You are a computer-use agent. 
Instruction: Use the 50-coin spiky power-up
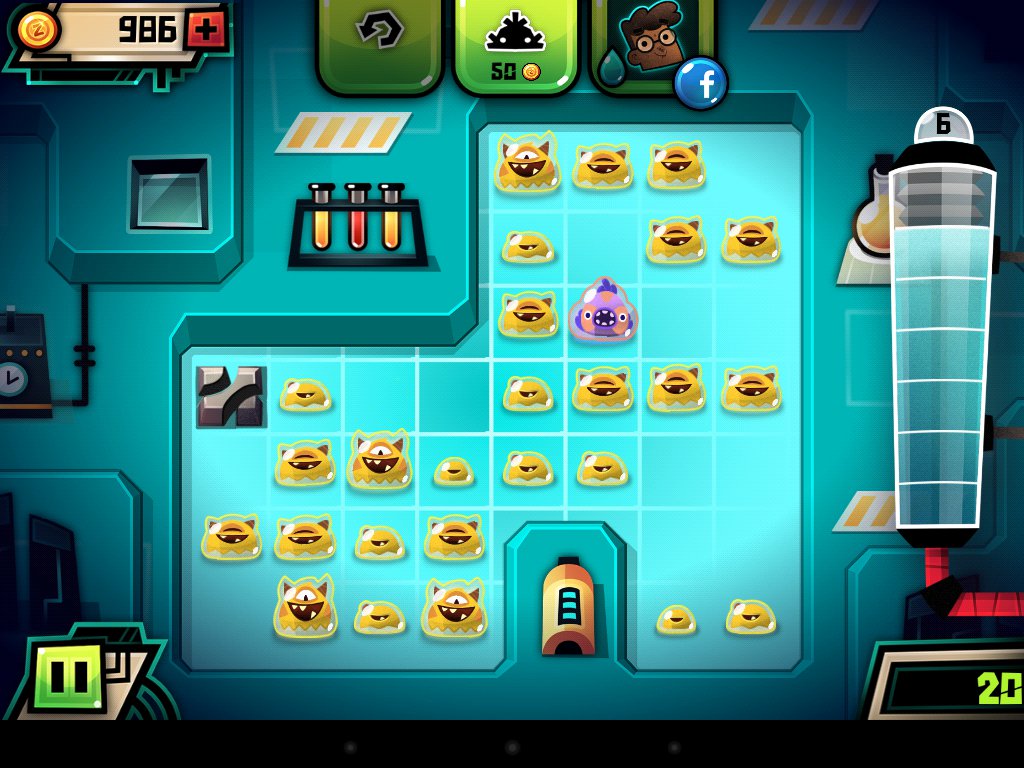[516, 45]
